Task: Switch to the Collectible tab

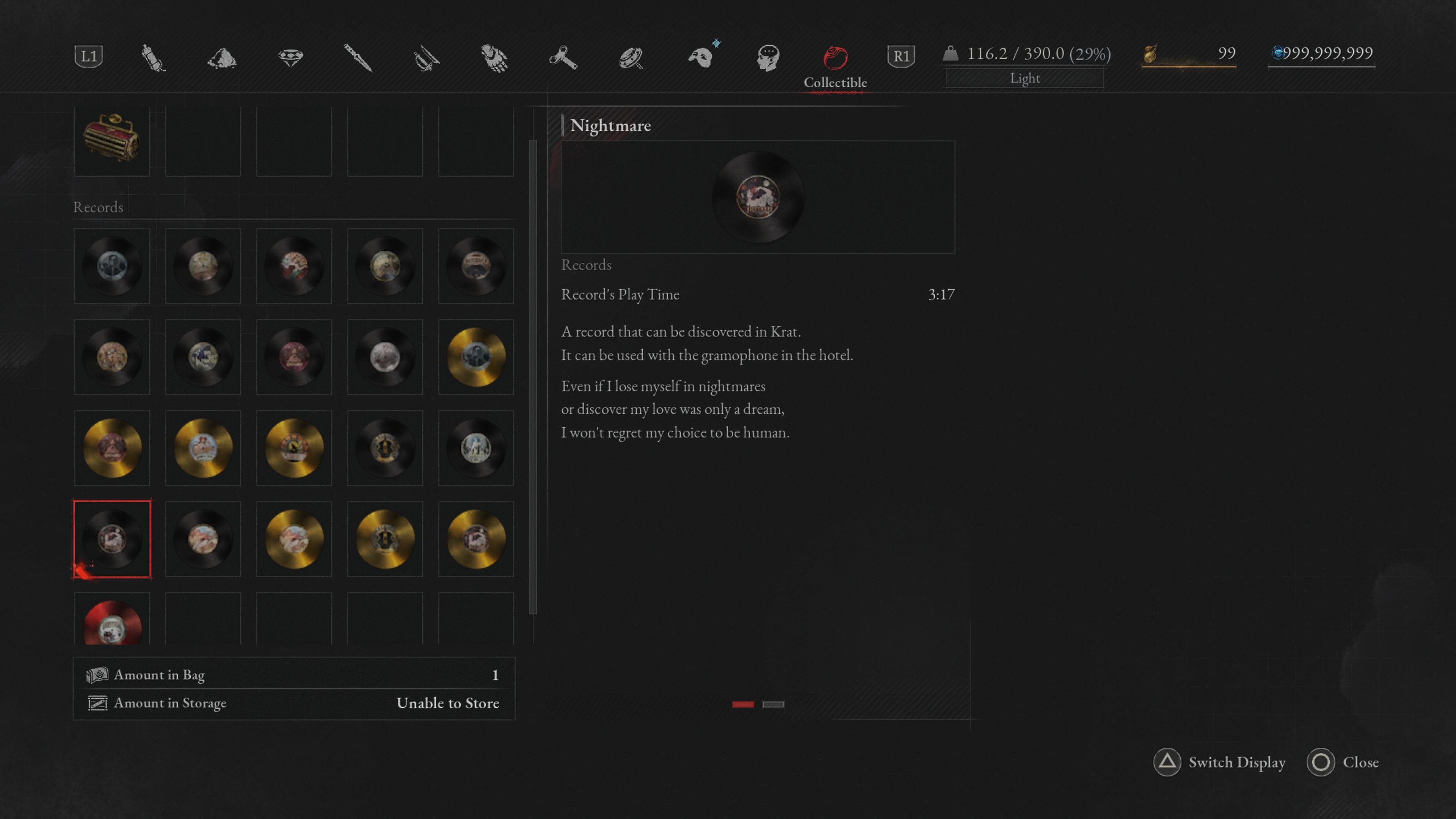Action: click(835, 58)
